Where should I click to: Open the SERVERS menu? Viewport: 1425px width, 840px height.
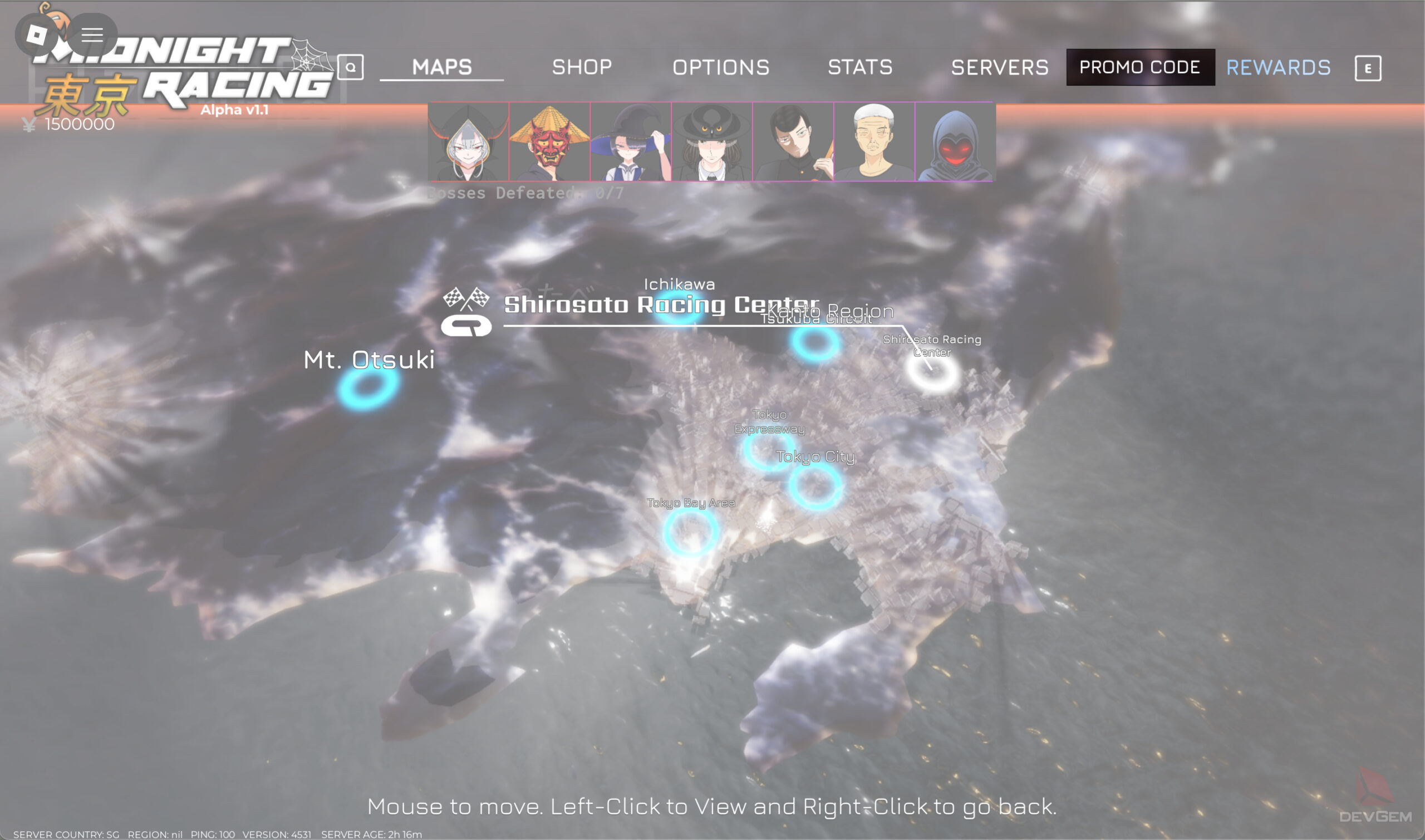click(x=1000, y=67)
